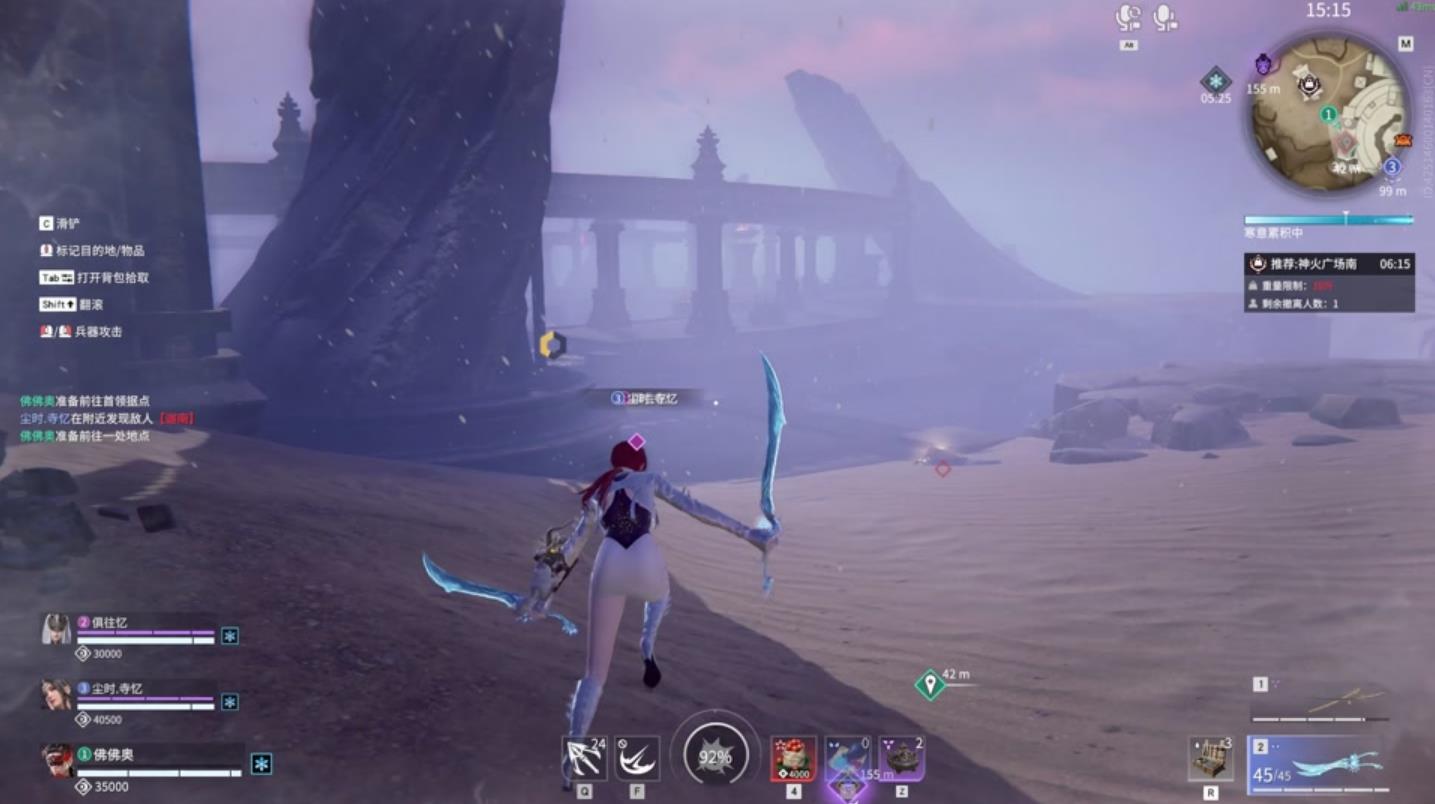1435x804 pixels.
Task: Trigger the 92% ultimate gauge
Action: (x=715, y=756)
